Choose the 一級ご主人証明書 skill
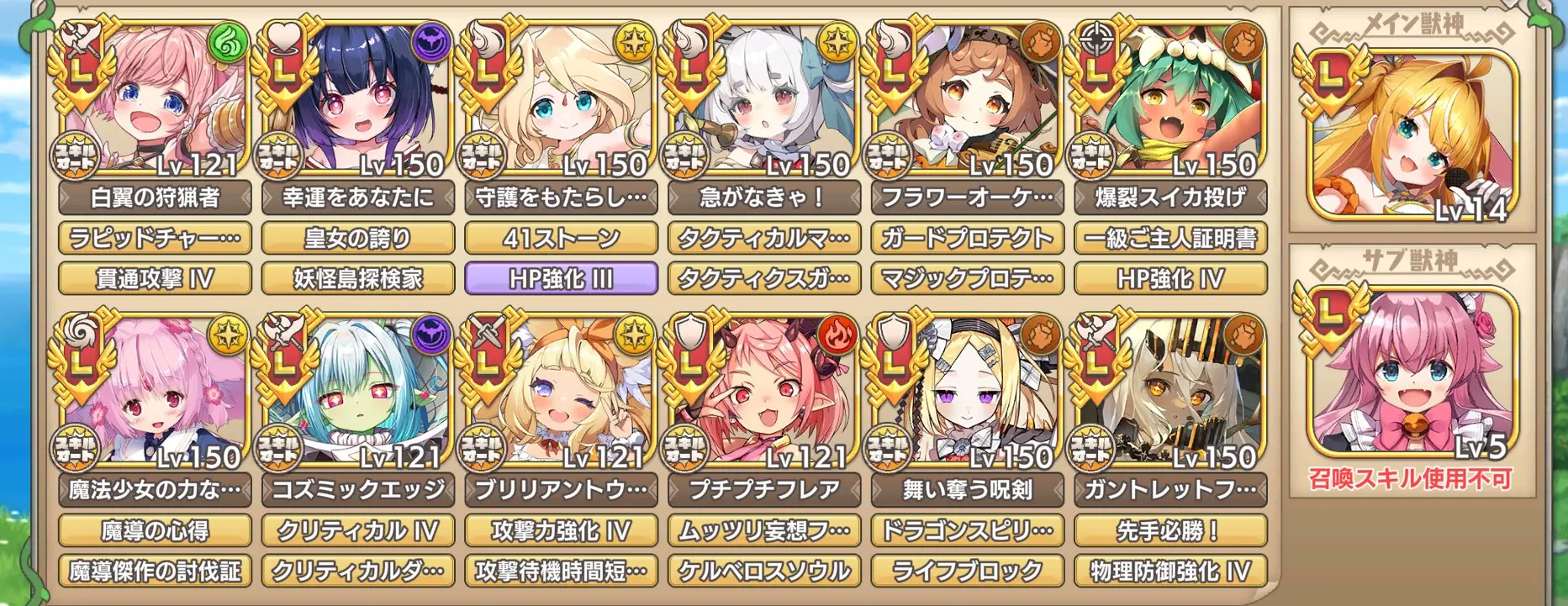 pyautogui.click(x=1170, y=239)
